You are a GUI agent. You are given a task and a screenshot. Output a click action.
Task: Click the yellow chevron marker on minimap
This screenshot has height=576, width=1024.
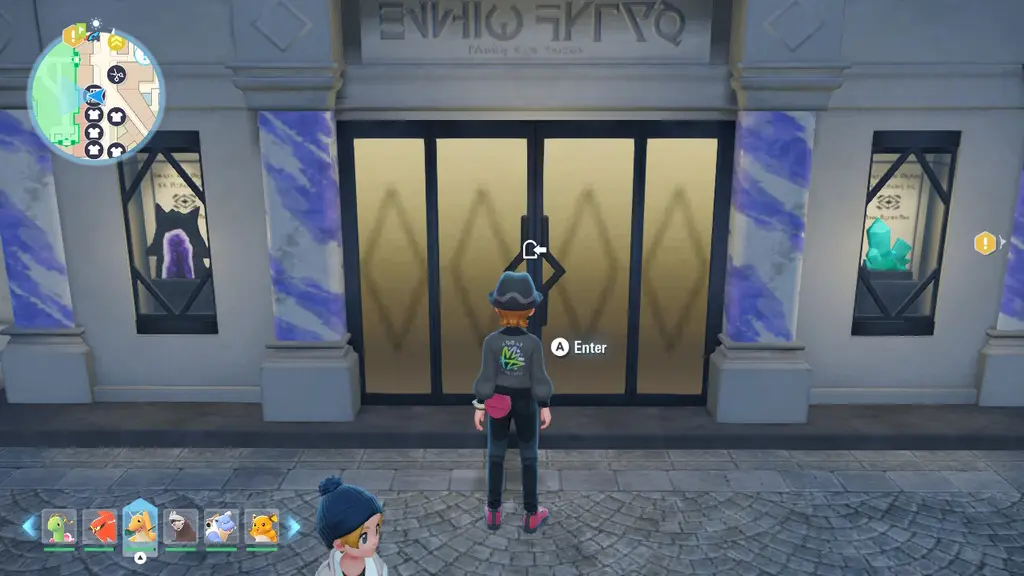(116, 42)
